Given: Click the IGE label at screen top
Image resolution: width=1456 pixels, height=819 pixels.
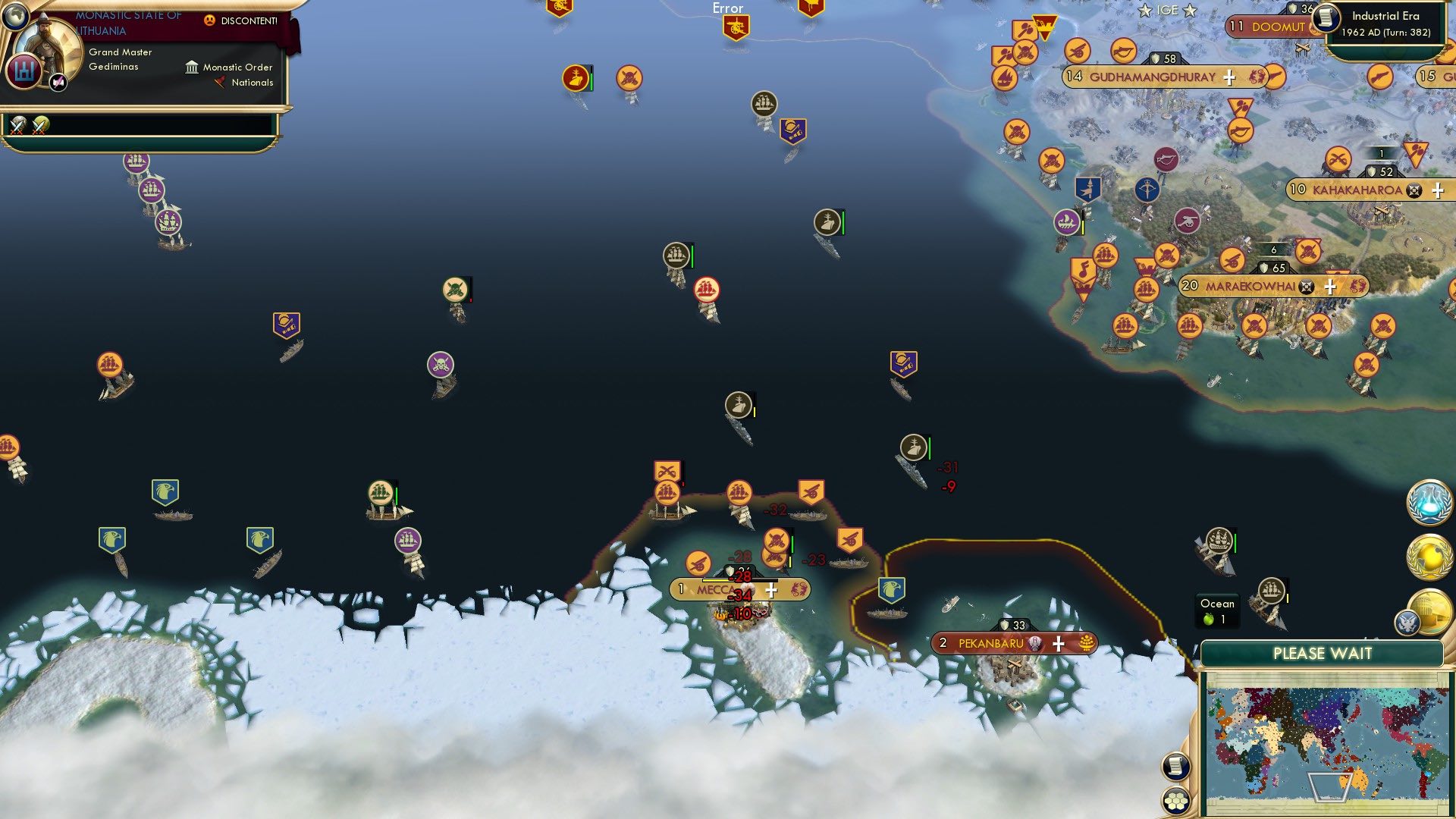Looking at the screenshot, I should (x=1167, y=10).
